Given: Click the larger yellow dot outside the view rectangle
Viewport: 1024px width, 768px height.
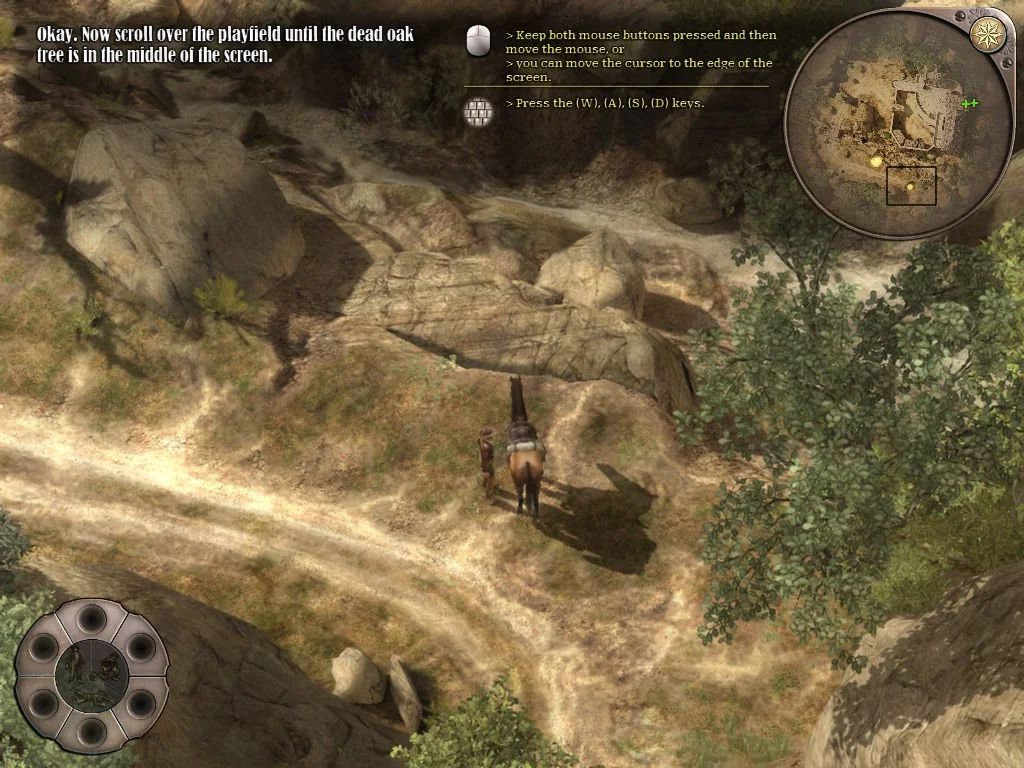Looking at the screenshot, I should (x=876, y=160).
